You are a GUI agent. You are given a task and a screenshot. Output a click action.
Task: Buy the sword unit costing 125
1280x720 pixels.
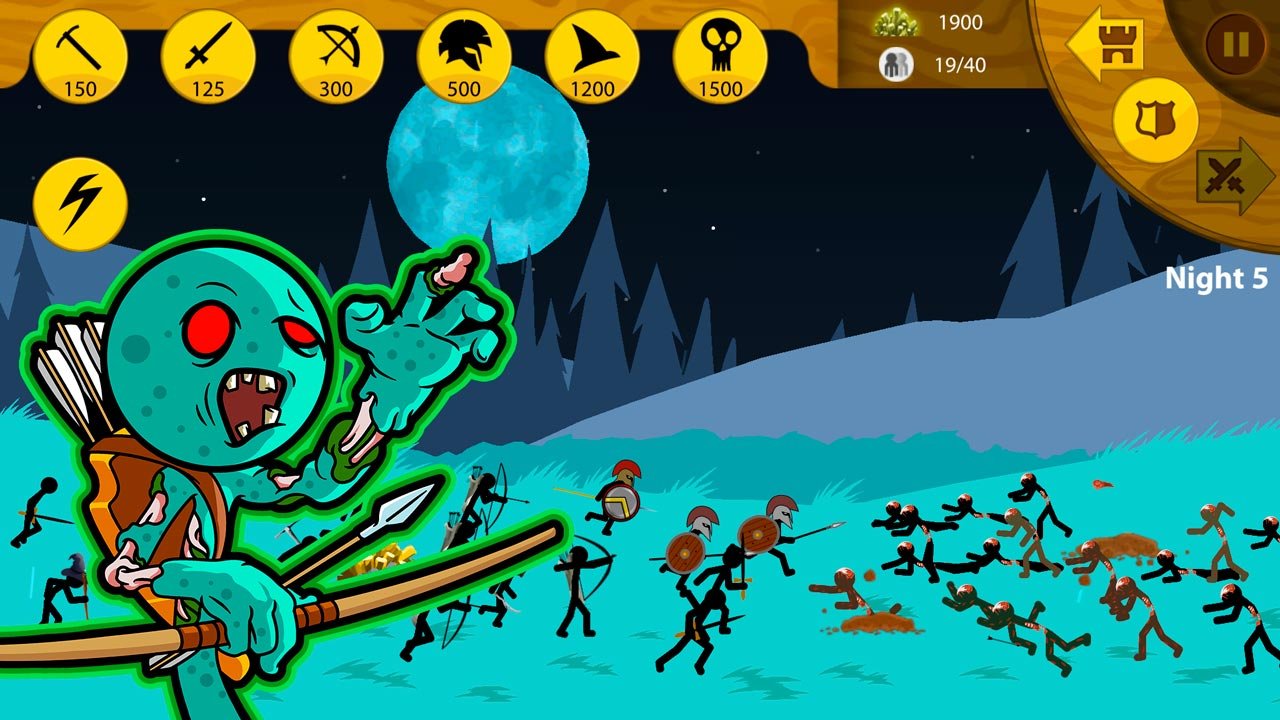[208, 57]
